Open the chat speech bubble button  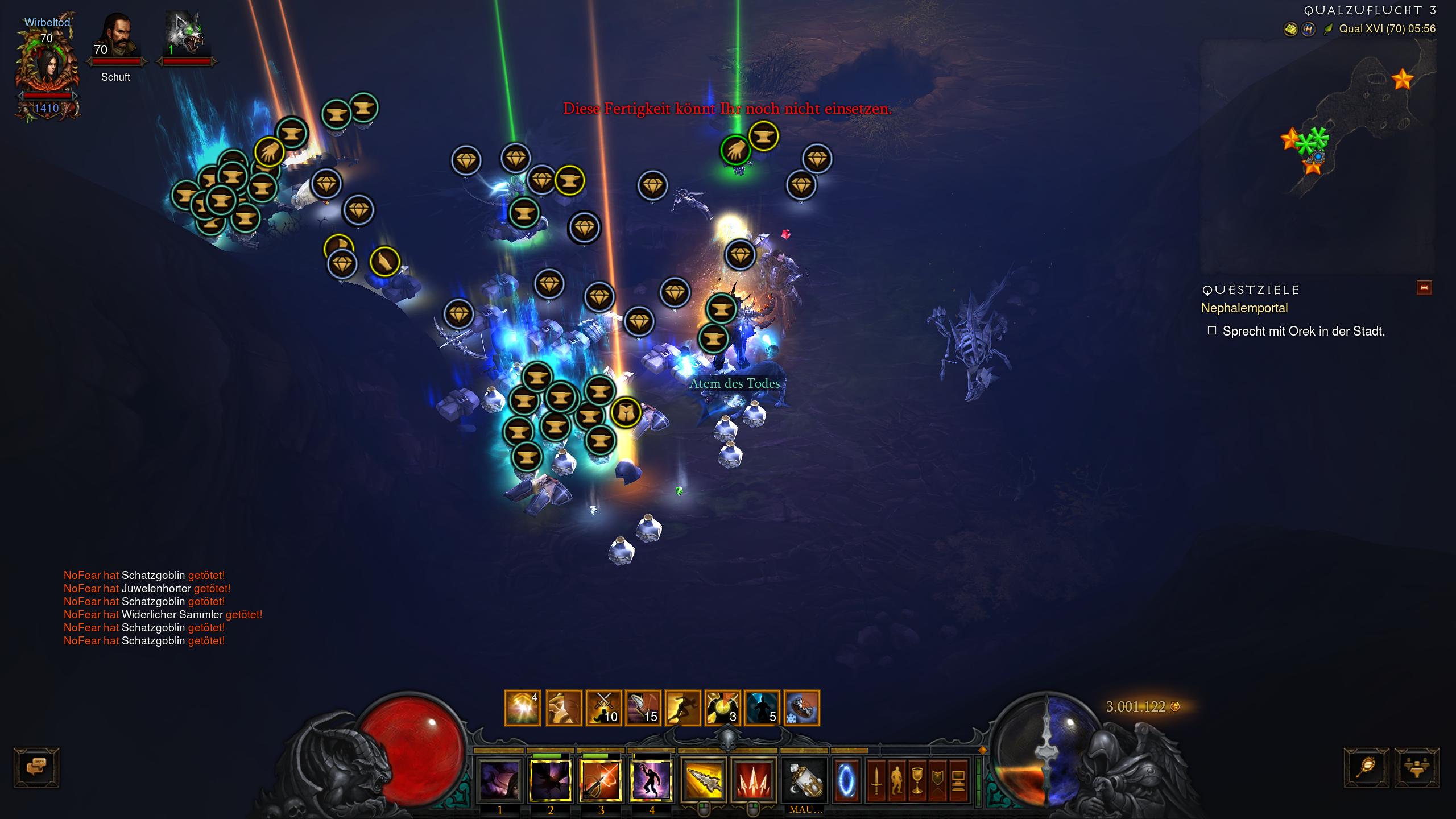point(36,768)
